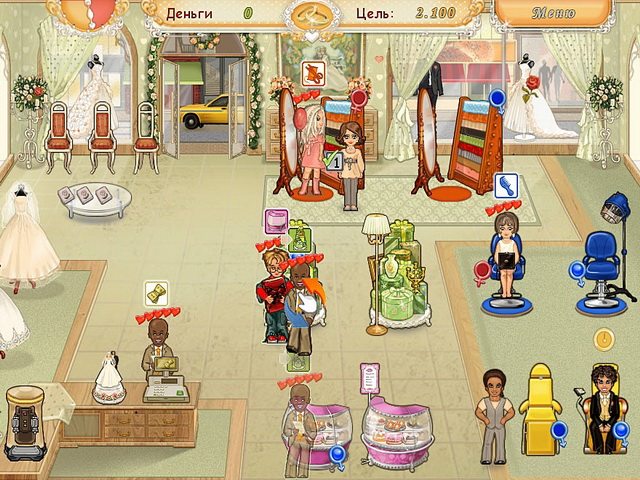Click the yellow clock waiting icon

603,340
